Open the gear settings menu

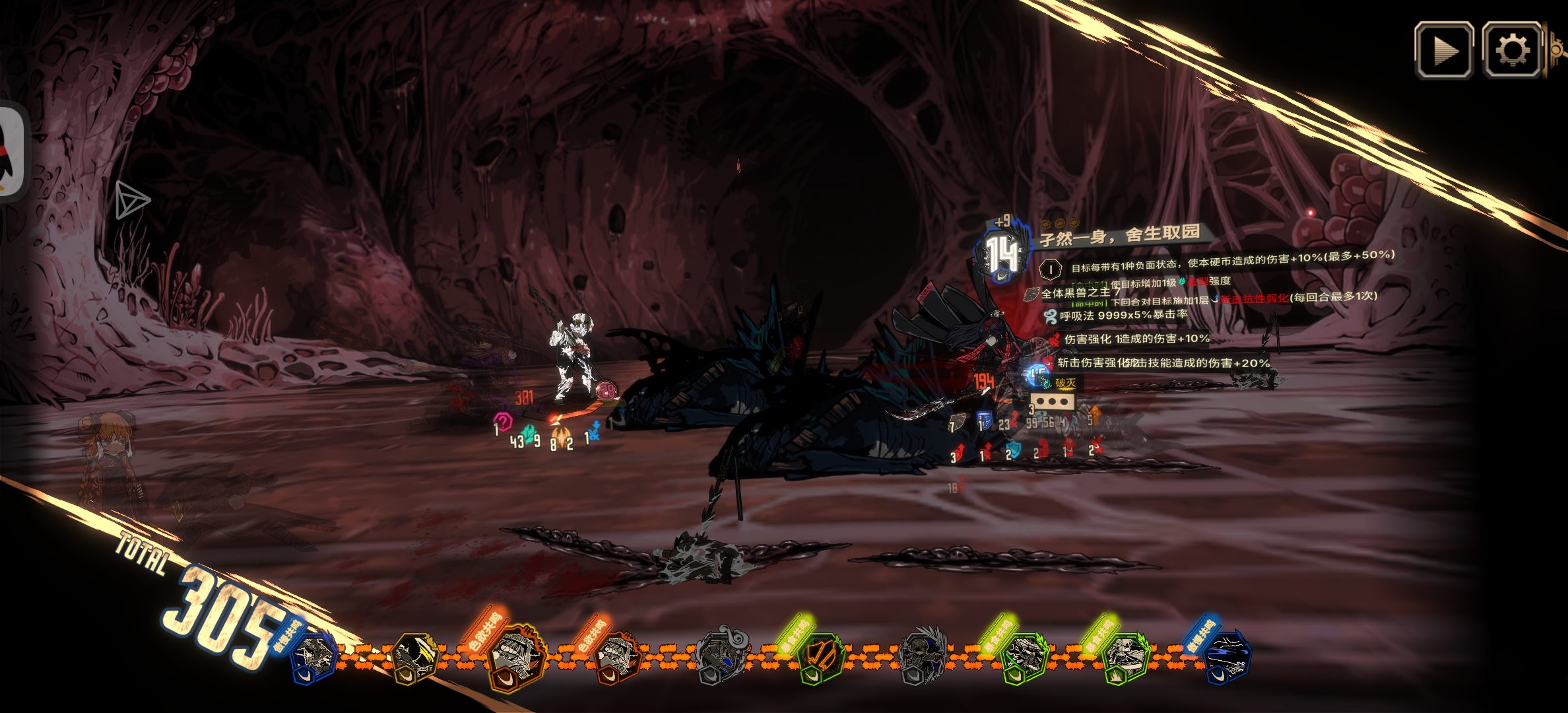tap(1511, 50)
